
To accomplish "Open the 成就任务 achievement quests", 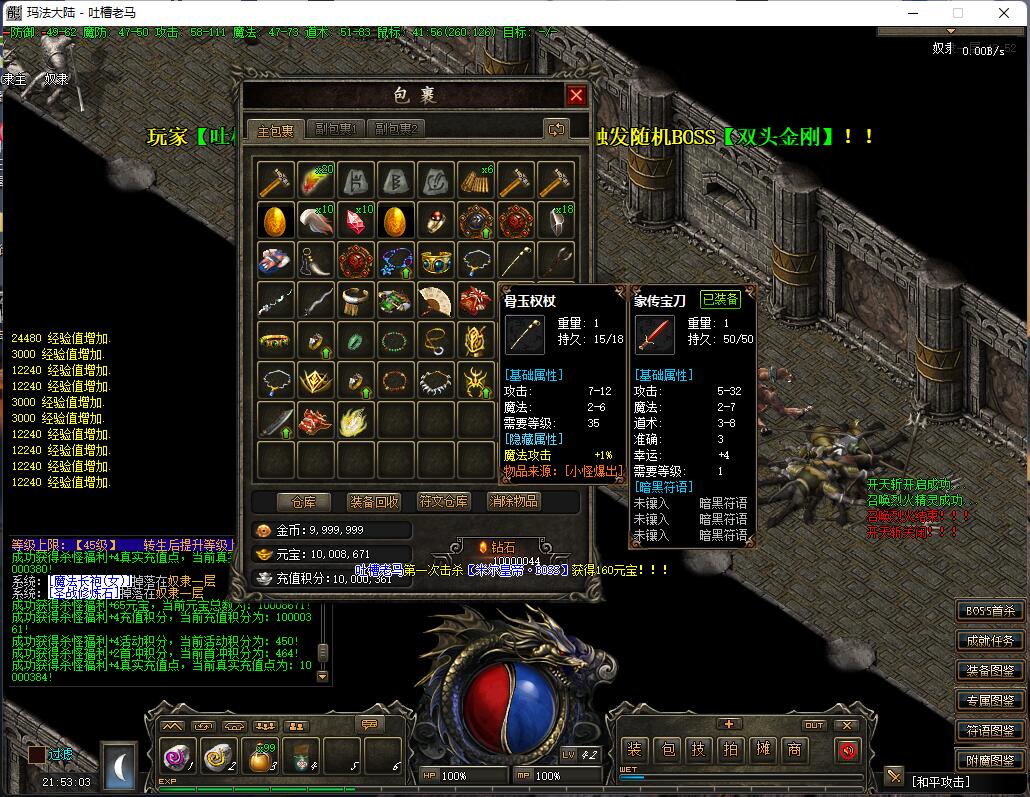I will tap(990, 641).
